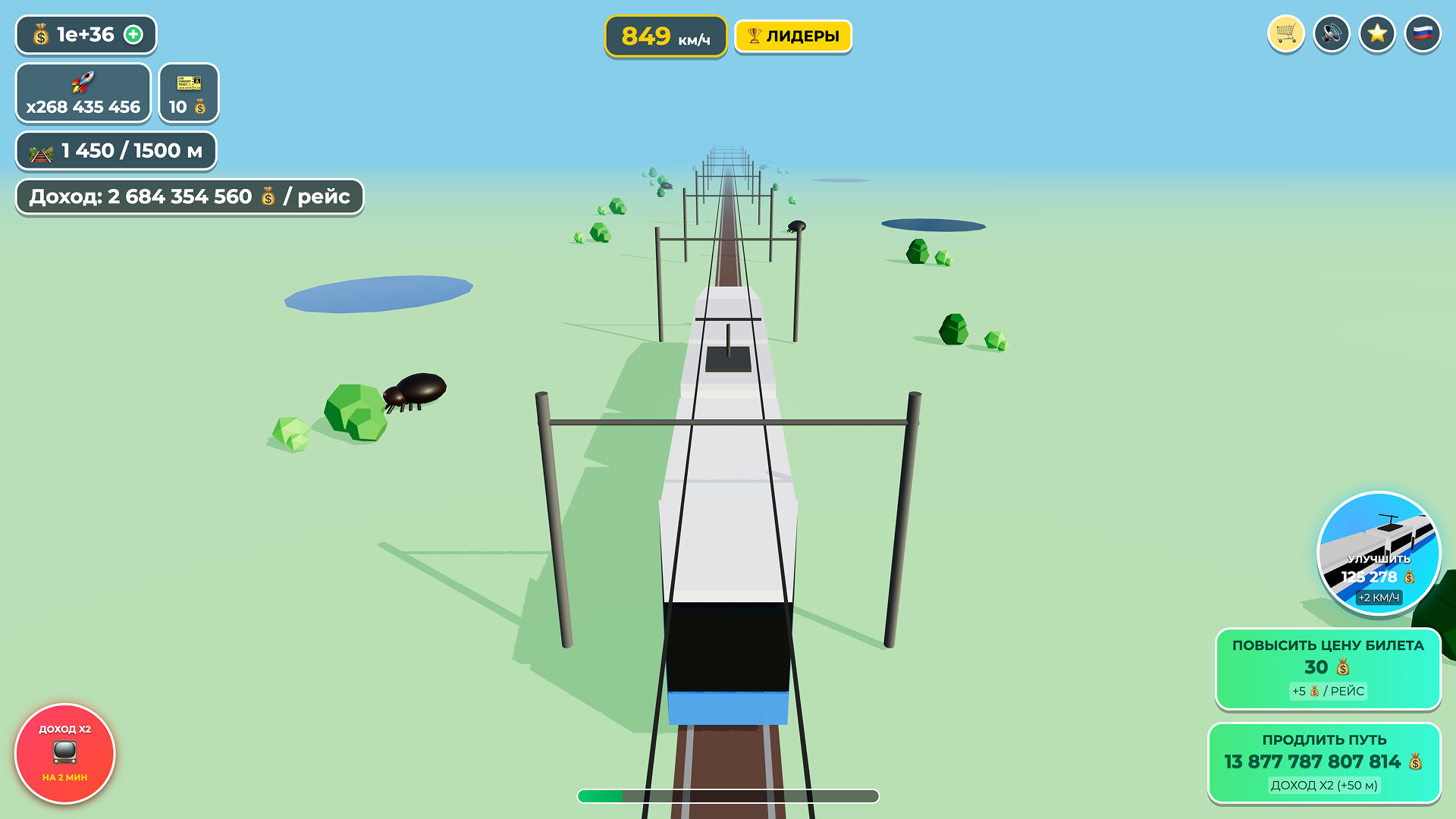Select the Доход per рейс income panel

189,196
